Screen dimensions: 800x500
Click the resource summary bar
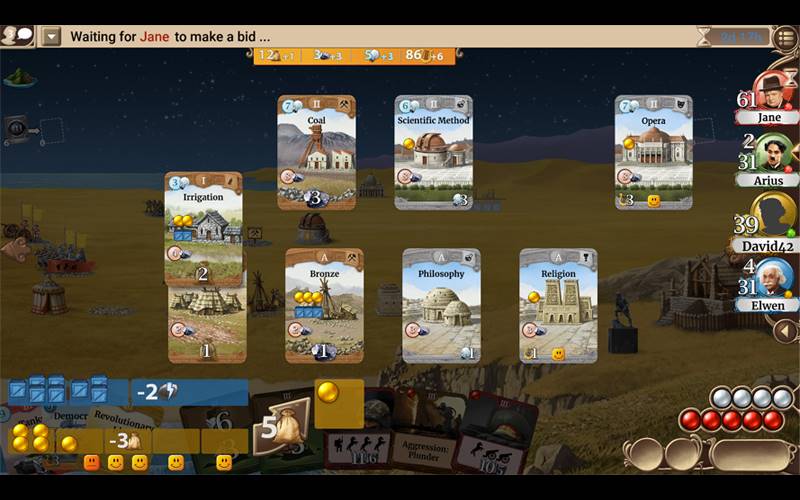pyautogui.click(x=351, y=56)
